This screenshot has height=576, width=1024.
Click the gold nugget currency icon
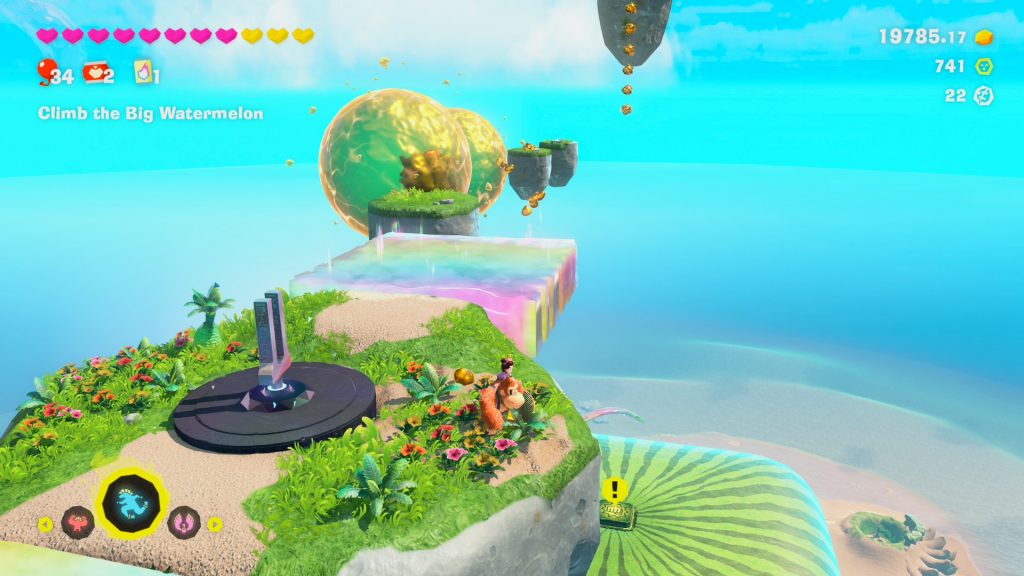point(984,37)
